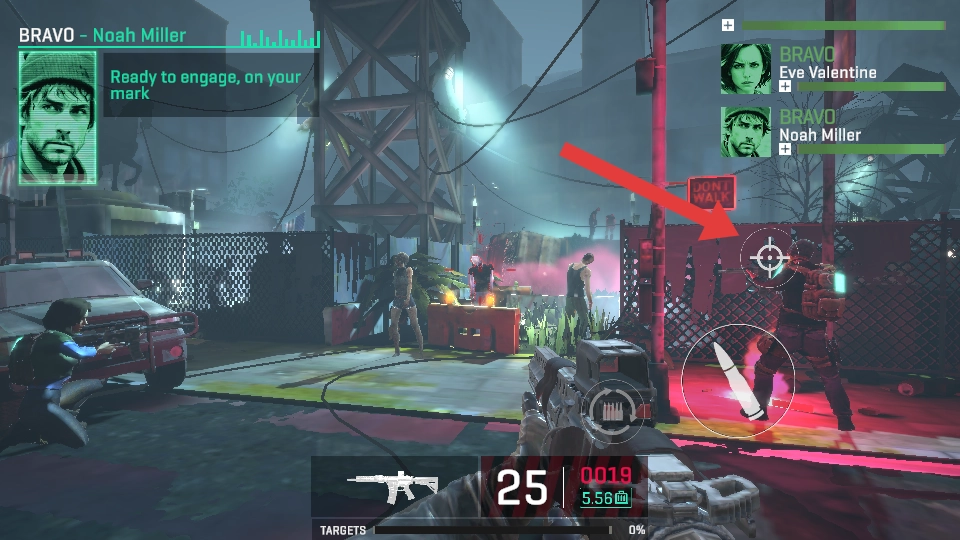Tap Noah Miller's large radio message portrait
This screenshot has height=540, width=960.
coord(58,118)
